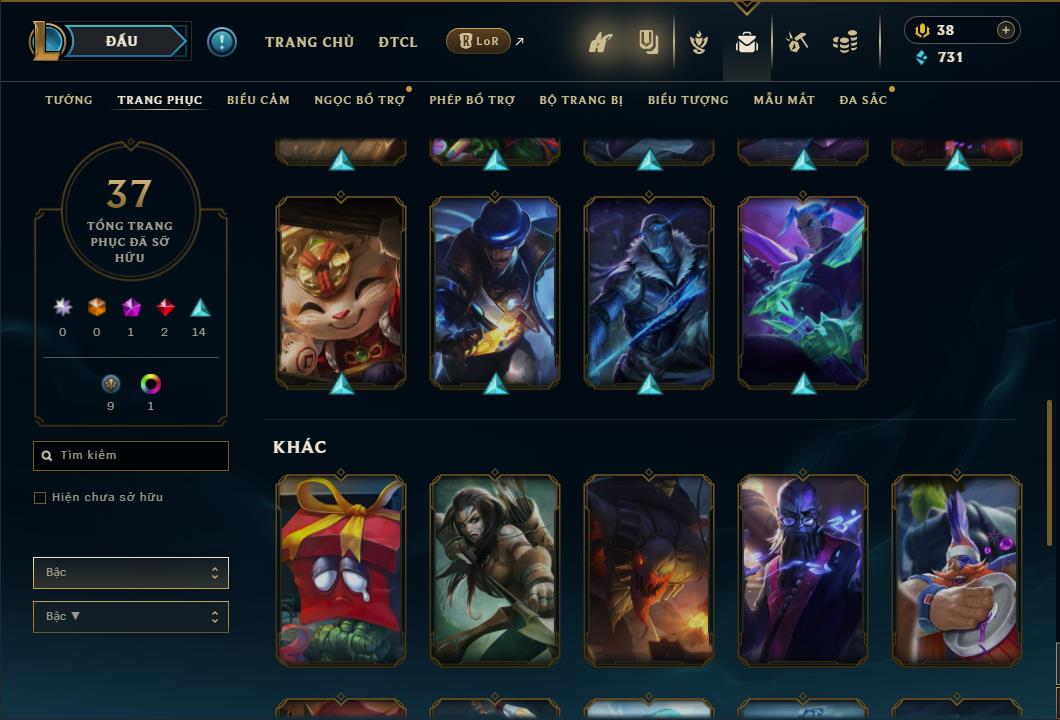Switch to the ĐA SẮC tab
Image resolution: width=1060 pixels, height=720 pixels.
pyautogui.click(x=863, y=100)
